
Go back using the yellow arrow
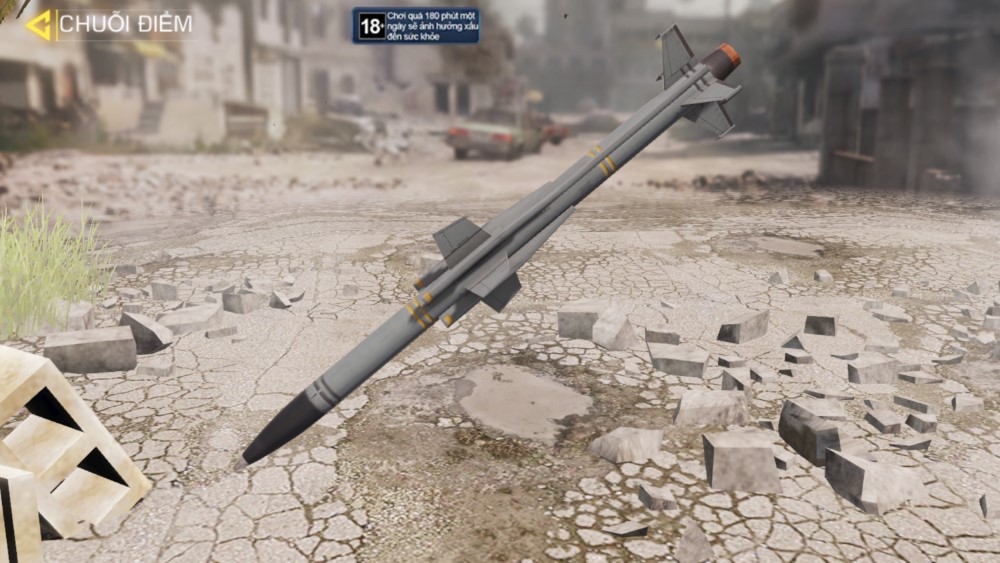[39, 25]
